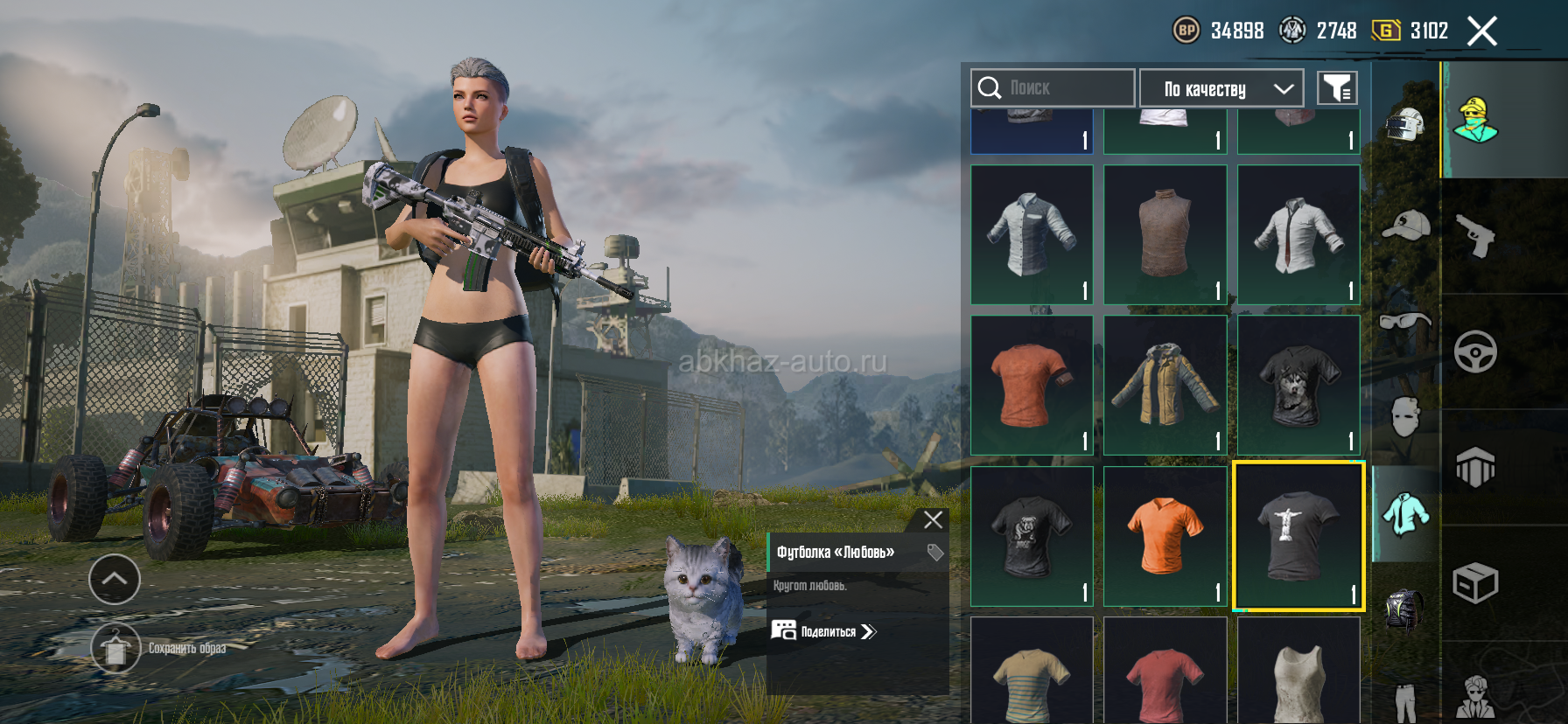Expand the round up-arrow button
This screenshot has height=724, width=1568.
coord(115,579)
